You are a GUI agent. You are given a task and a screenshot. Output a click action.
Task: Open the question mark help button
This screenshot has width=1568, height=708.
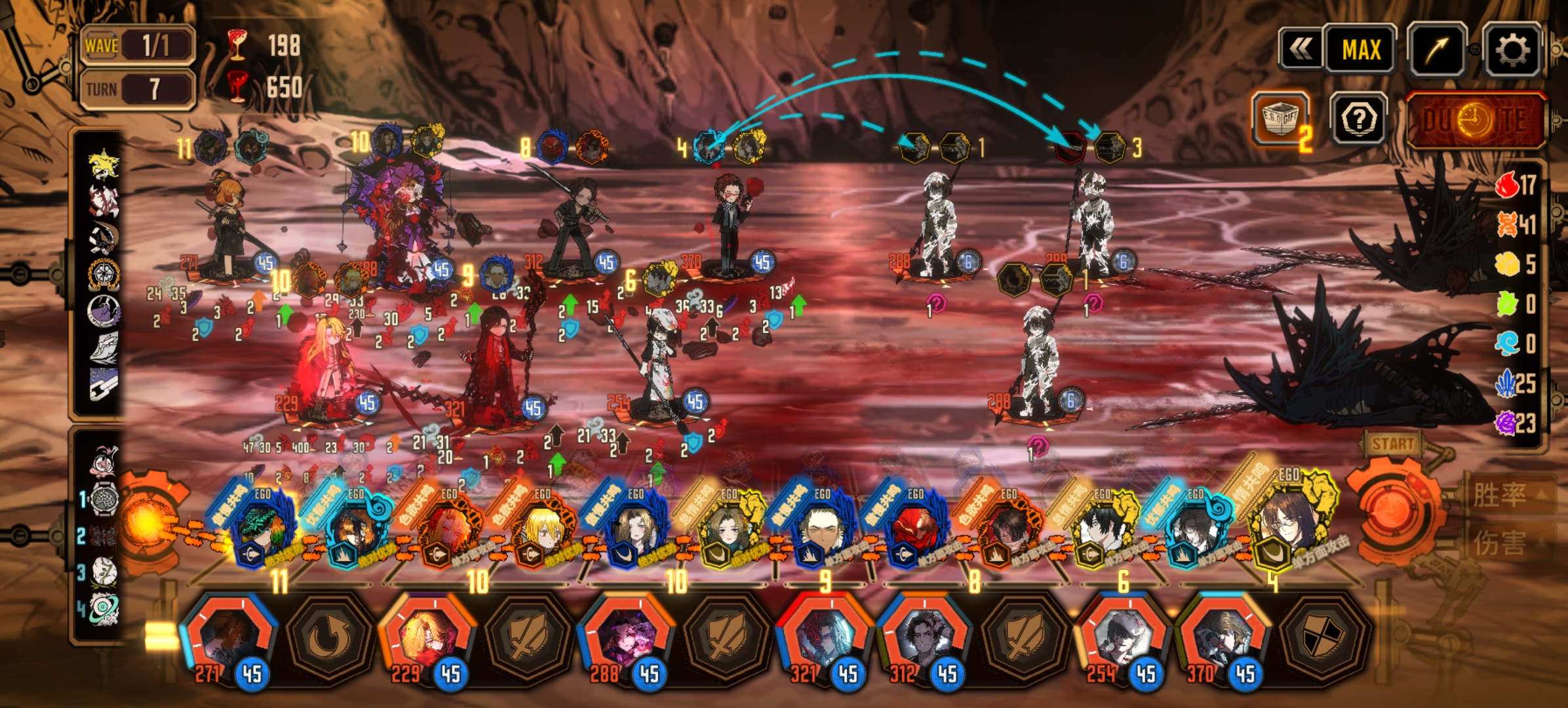click(x=1358, y=119)
